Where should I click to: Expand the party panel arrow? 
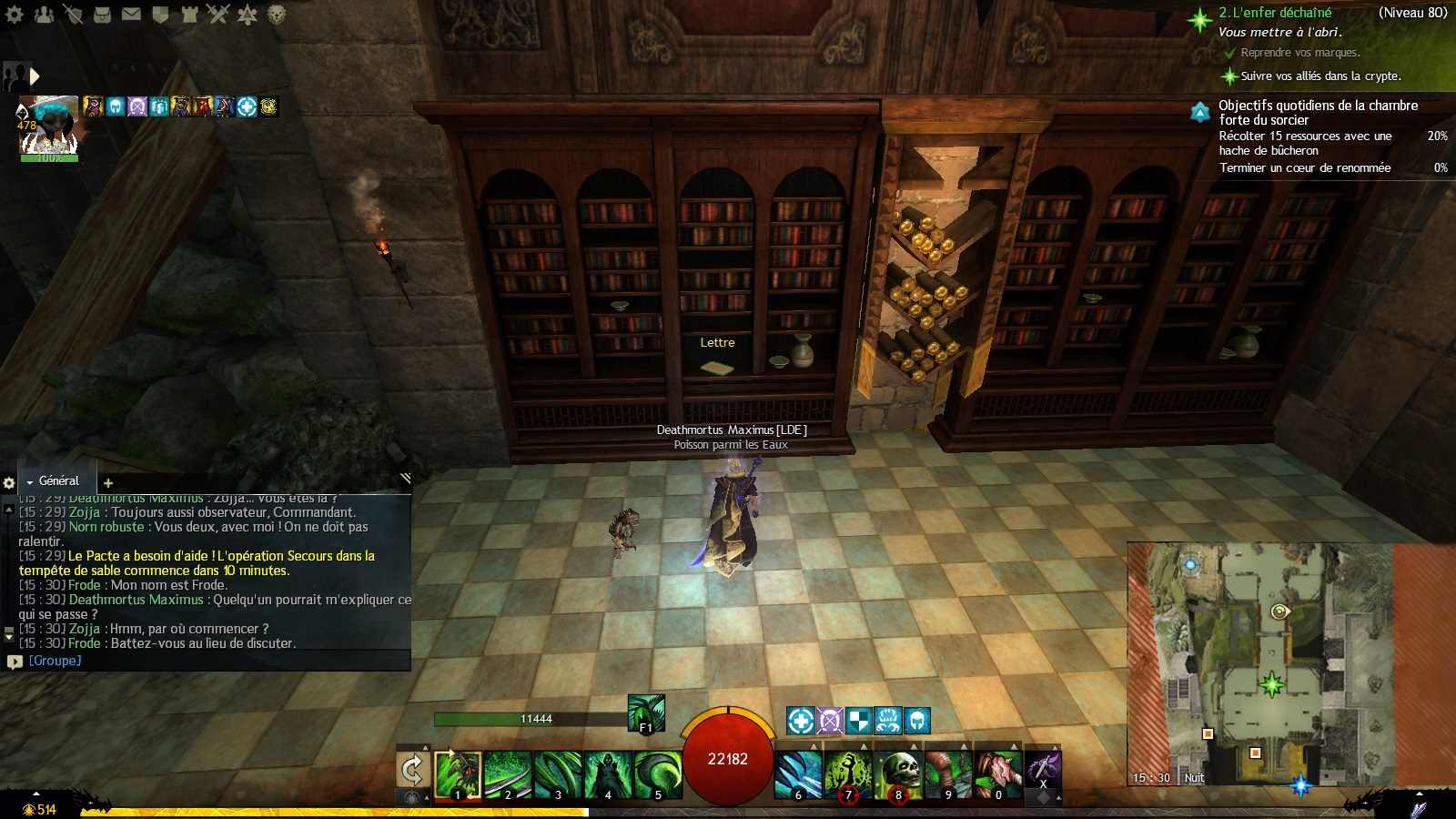pyautogui.click(x=35, y=76)
